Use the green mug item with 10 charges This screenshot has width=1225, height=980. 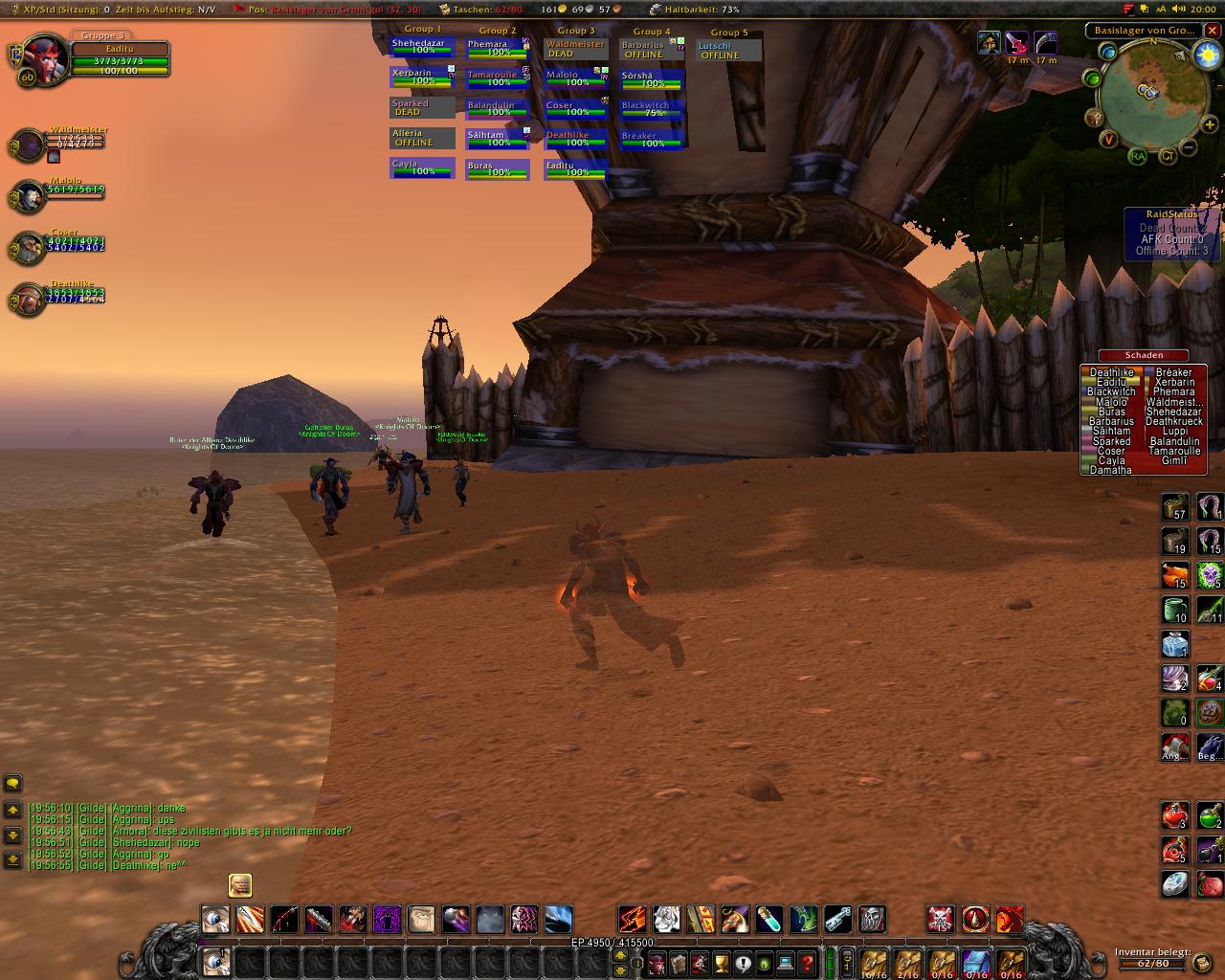[x=1175, y=610]
